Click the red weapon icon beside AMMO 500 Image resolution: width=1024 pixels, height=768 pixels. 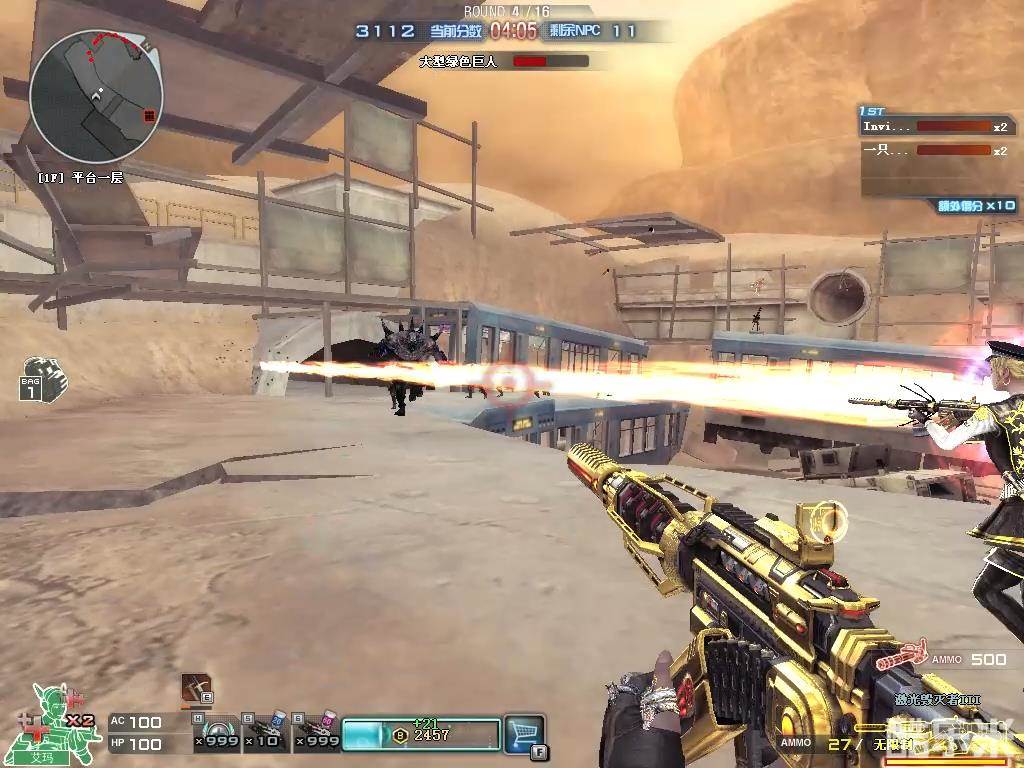coord(901,658)
